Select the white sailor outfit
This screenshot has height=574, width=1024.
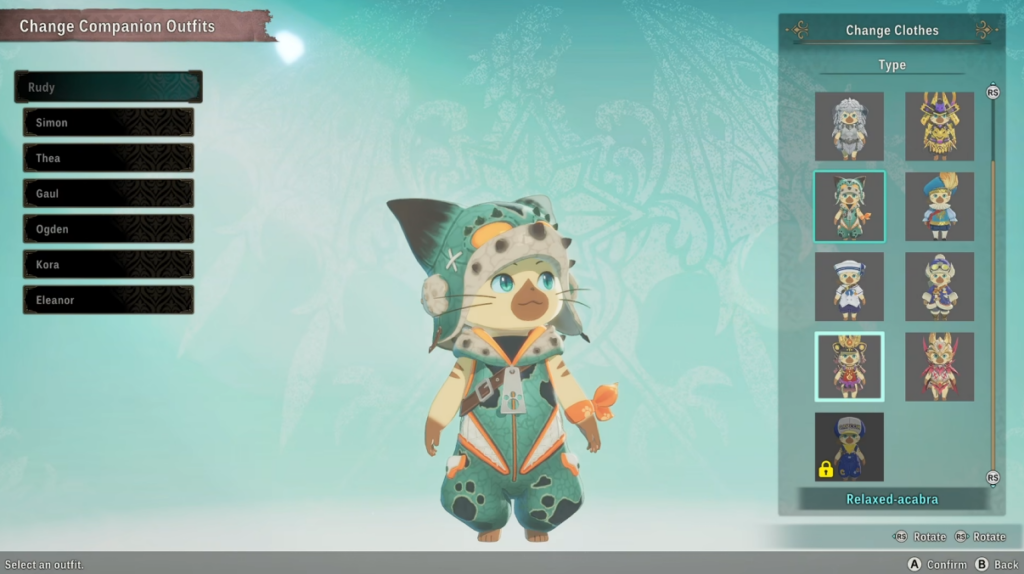pos(849,287)
